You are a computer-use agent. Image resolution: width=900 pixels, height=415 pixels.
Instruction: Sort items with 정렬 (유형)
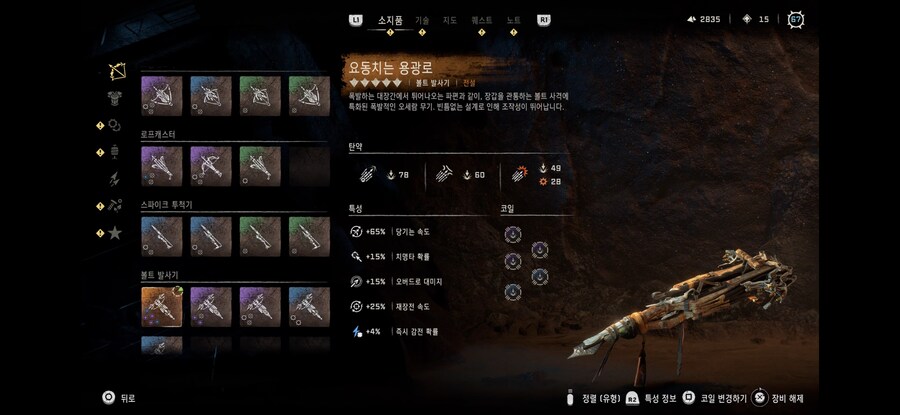594,397
